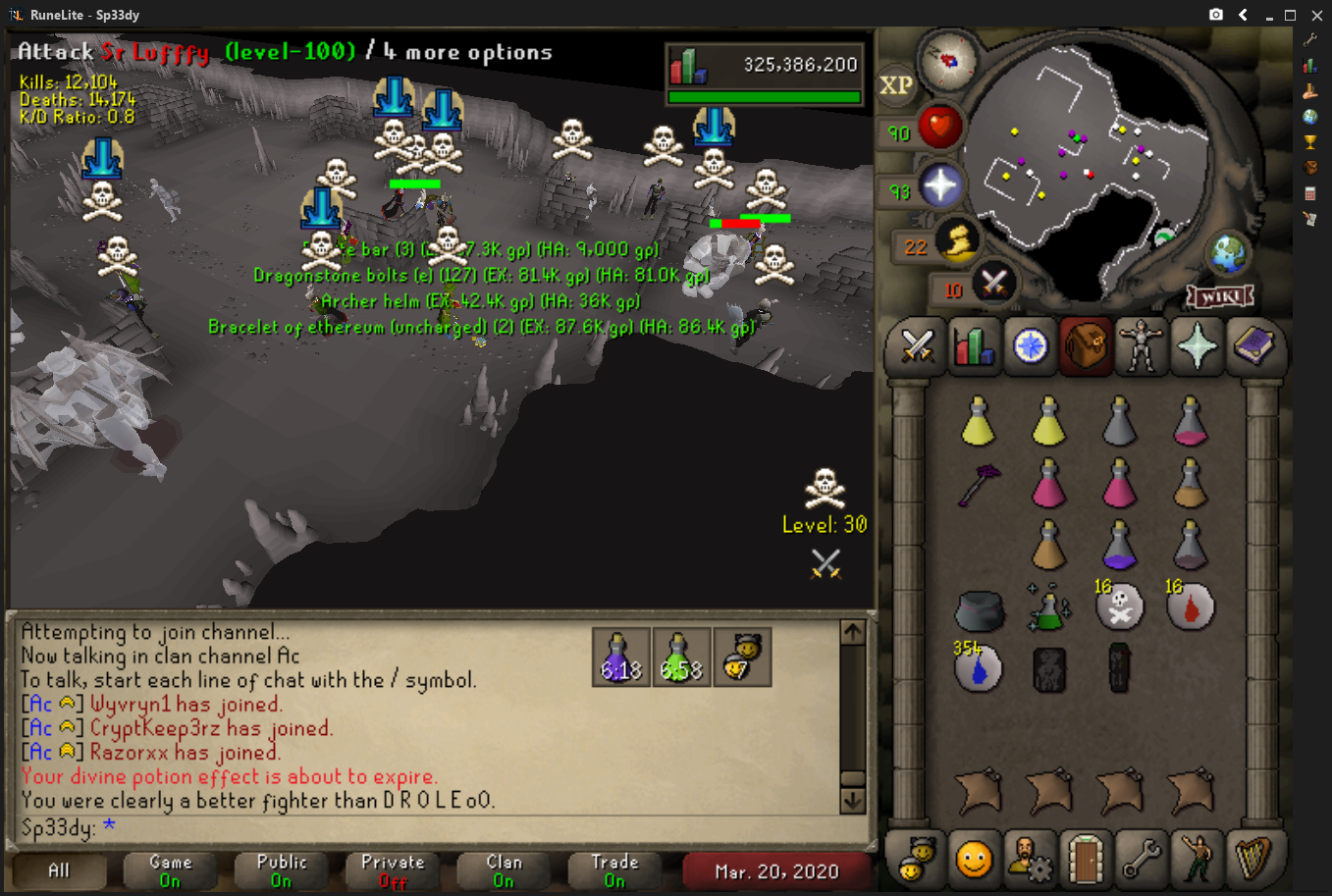Open the Magic spellbook tab
This screenshot has width=1332, height=896.
click(1252, 346)
